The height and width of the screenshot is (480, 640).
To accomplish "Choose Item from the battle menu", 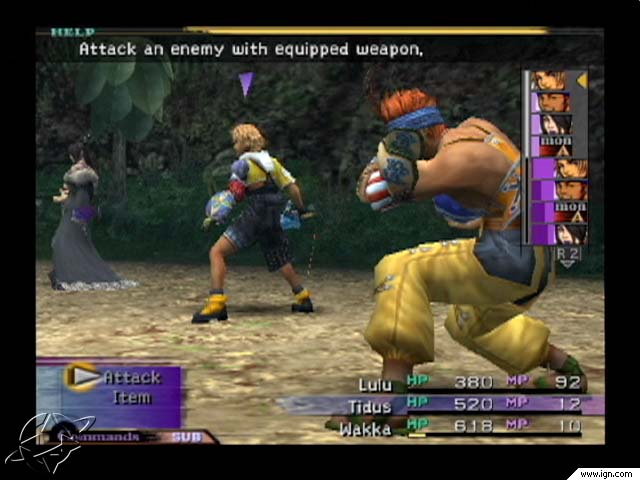I will (x=131, y=398).
